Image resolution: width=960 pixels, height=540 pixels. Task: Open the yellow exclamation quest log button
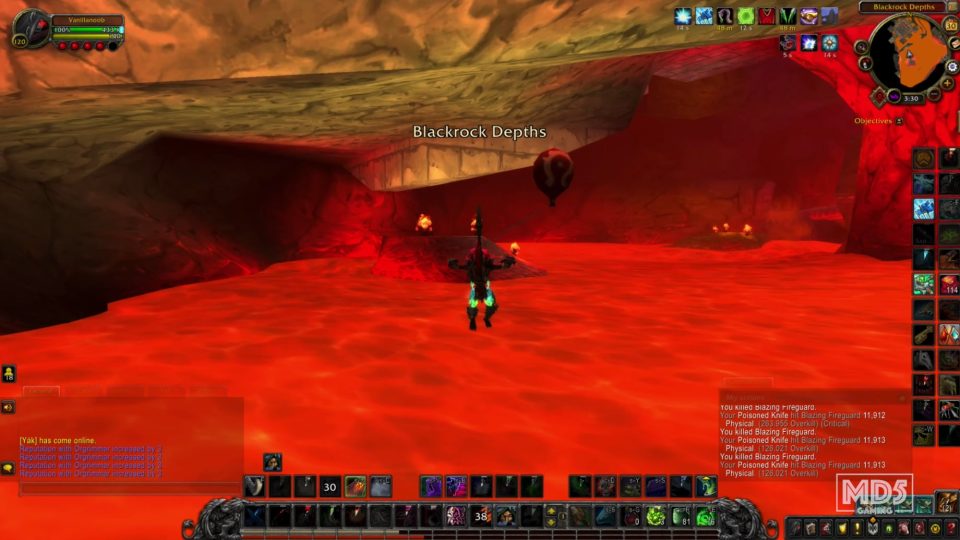coord(856,527)
